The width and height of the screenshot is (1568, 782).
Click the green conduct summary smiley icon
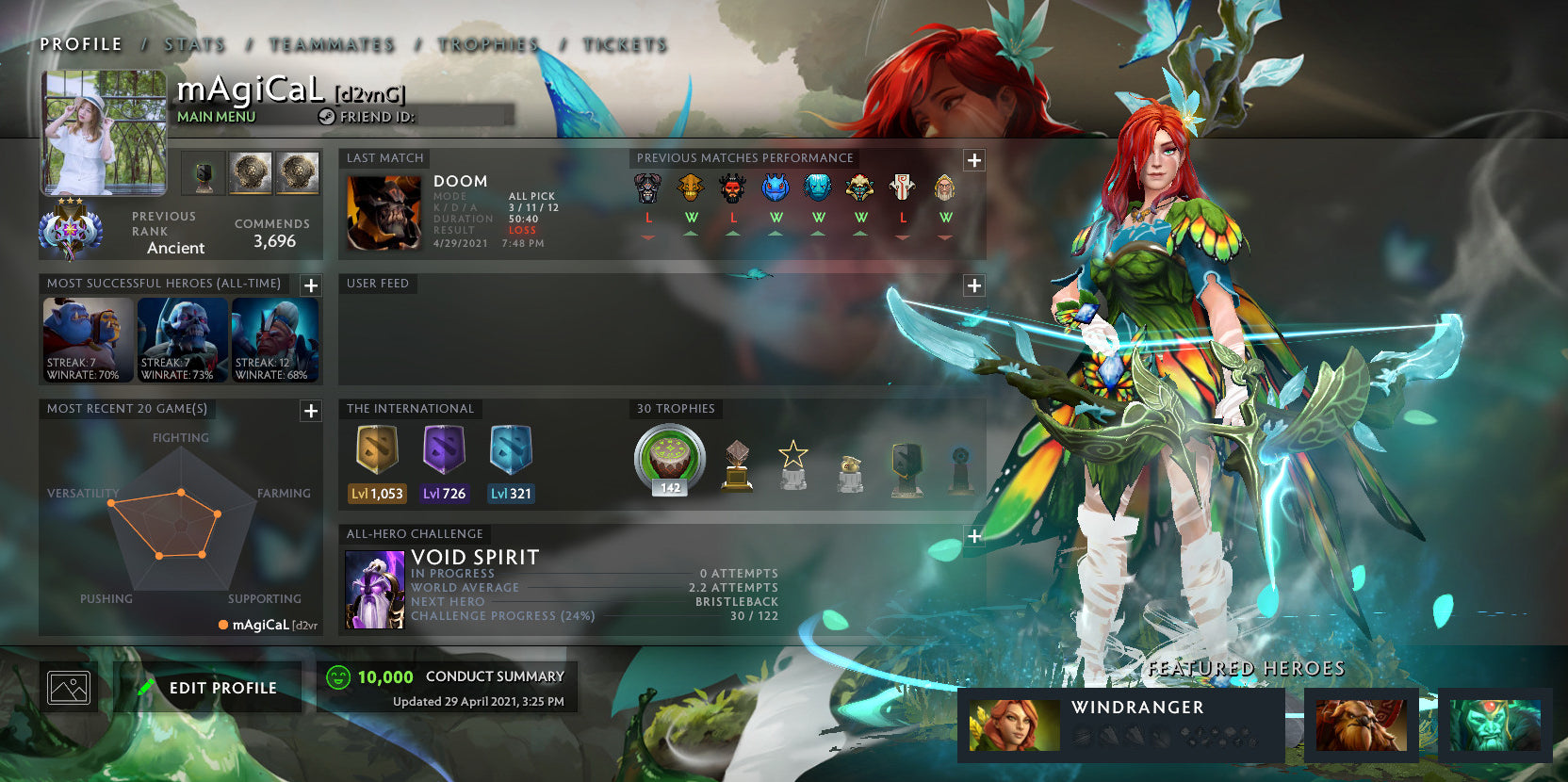pos(337,676)
